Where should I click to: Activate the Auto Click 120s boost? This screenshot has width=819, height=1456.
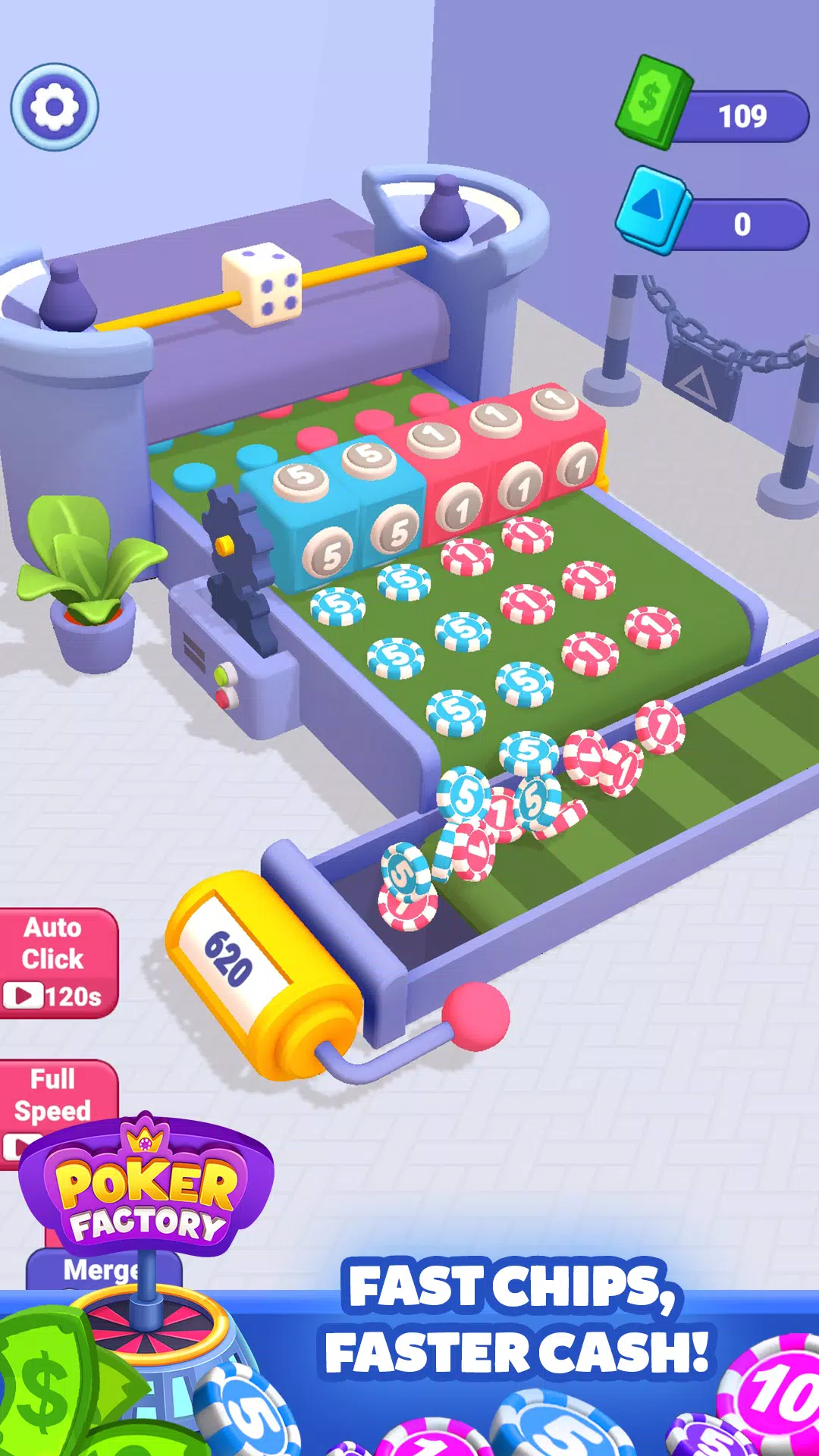coord(55,962)
